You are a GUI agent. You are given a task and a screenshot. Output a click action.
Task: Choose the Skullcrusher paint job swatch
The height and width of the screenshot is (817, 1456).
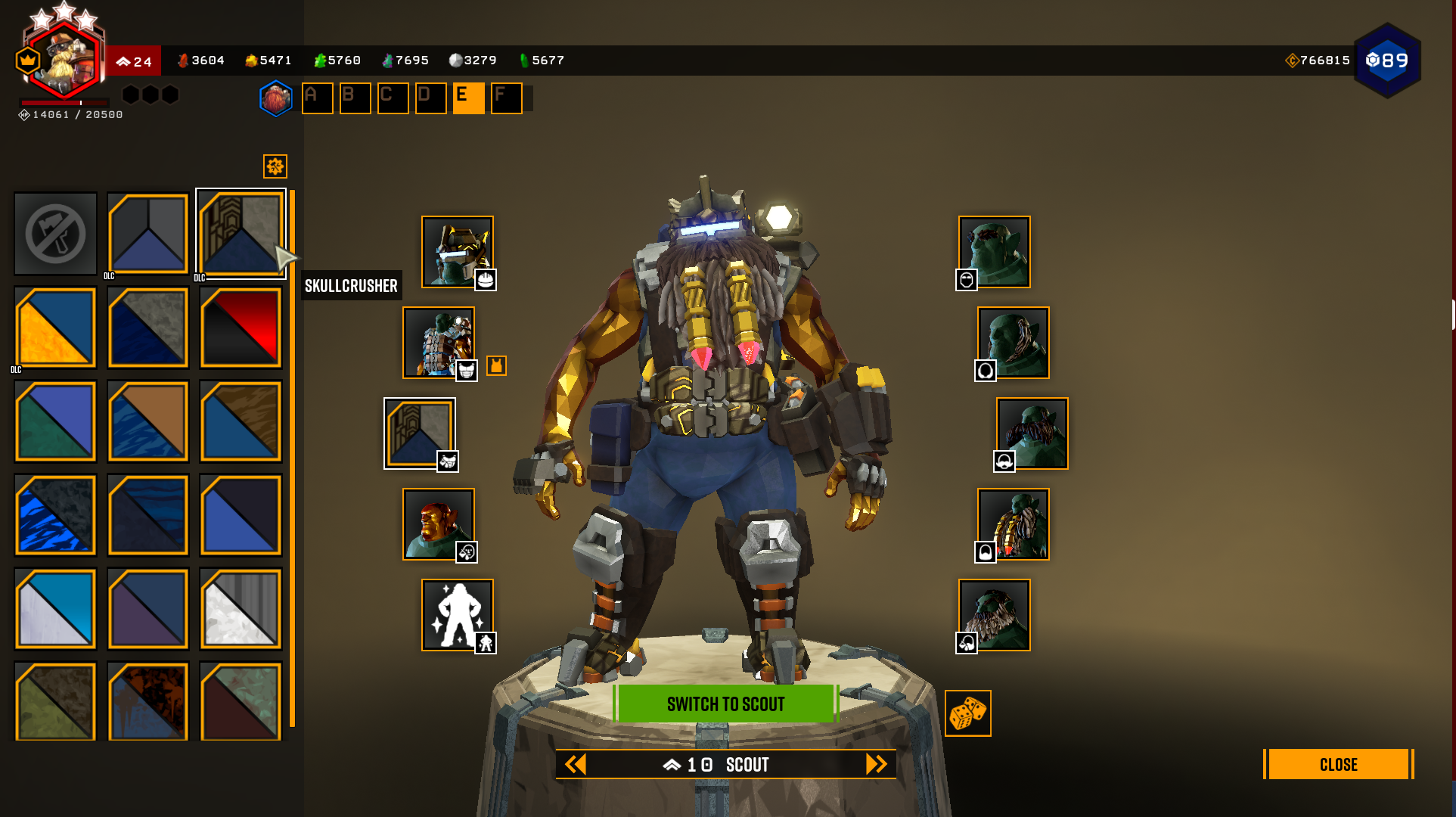tap(241, 233)
